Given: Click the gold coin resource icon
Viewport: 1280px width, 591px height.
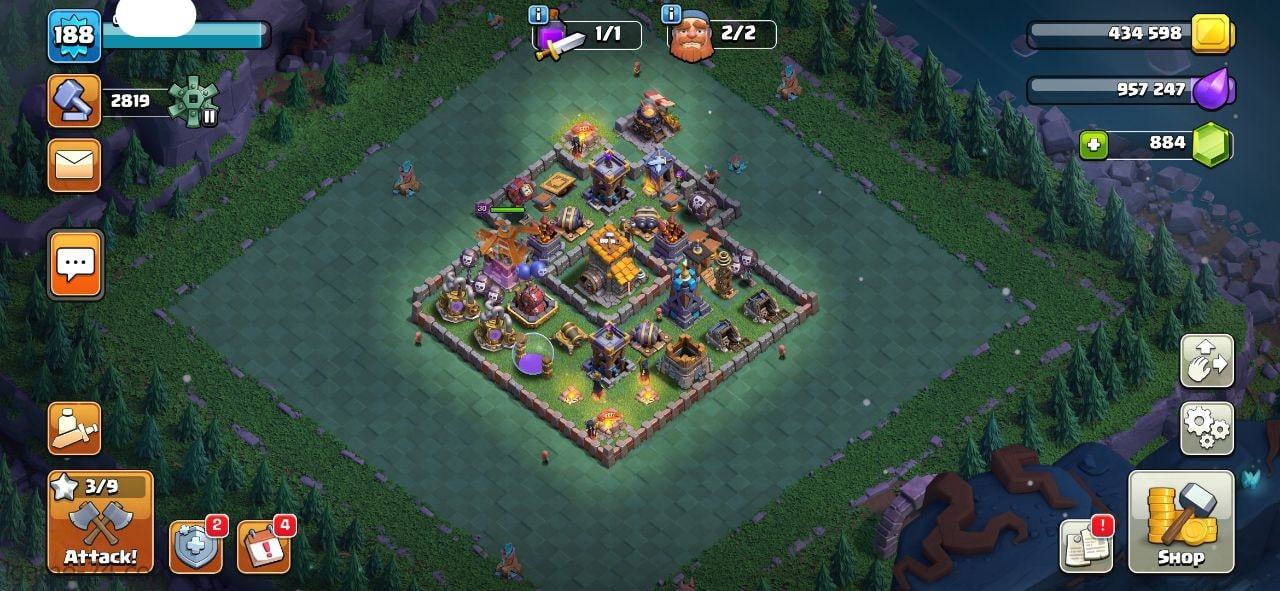Looking at the screenshot, I should tap(1214, 34).
